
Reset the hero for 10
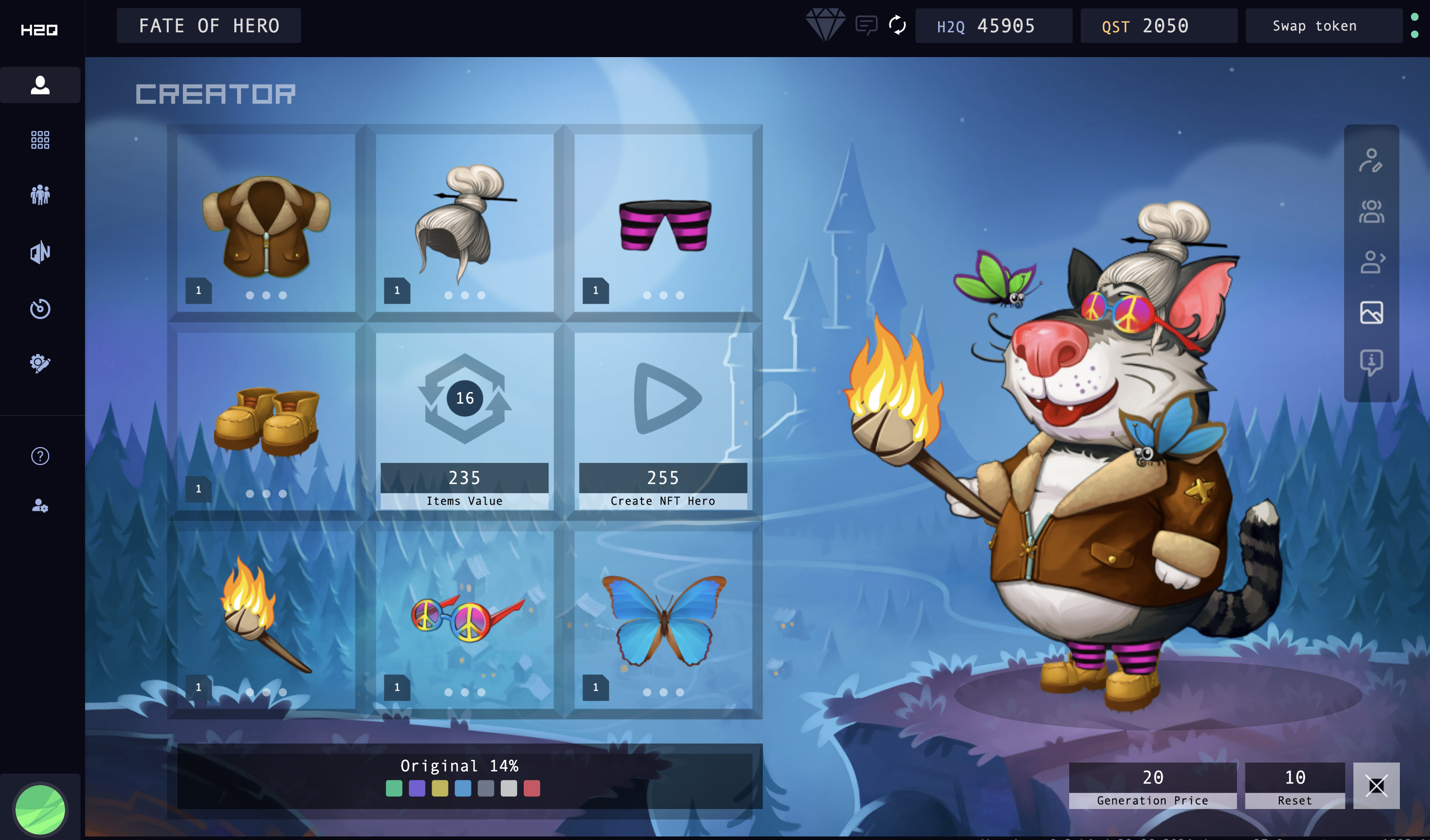point(1295,786)
